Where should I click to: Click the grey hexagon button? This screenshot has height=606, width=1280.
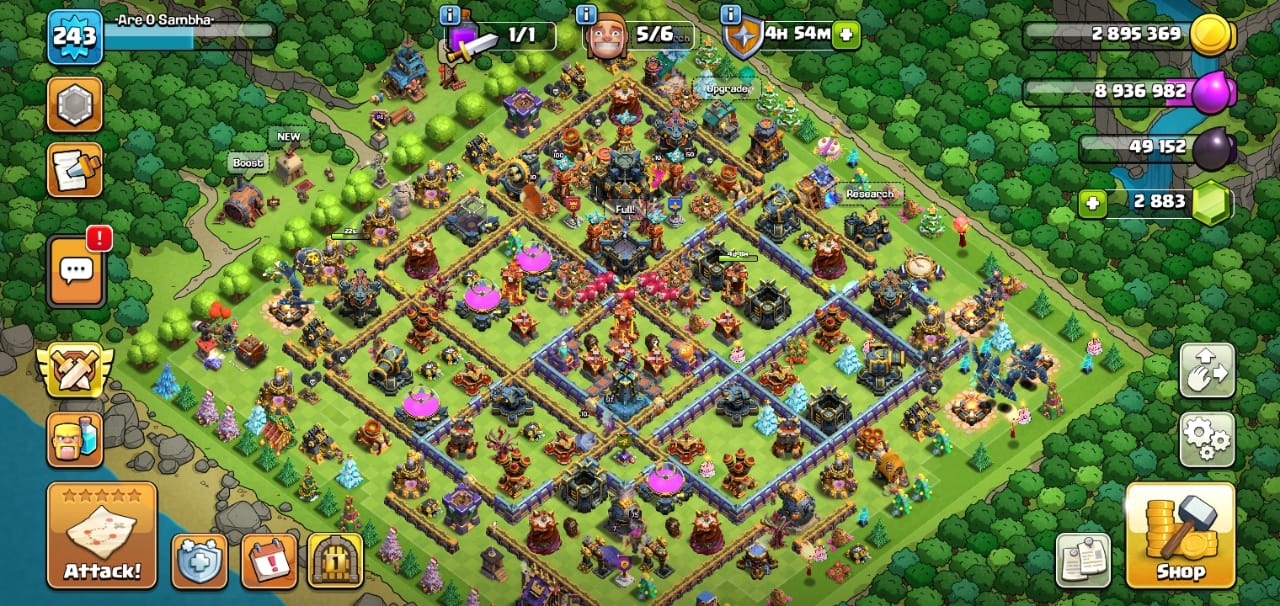coord(75,104)
